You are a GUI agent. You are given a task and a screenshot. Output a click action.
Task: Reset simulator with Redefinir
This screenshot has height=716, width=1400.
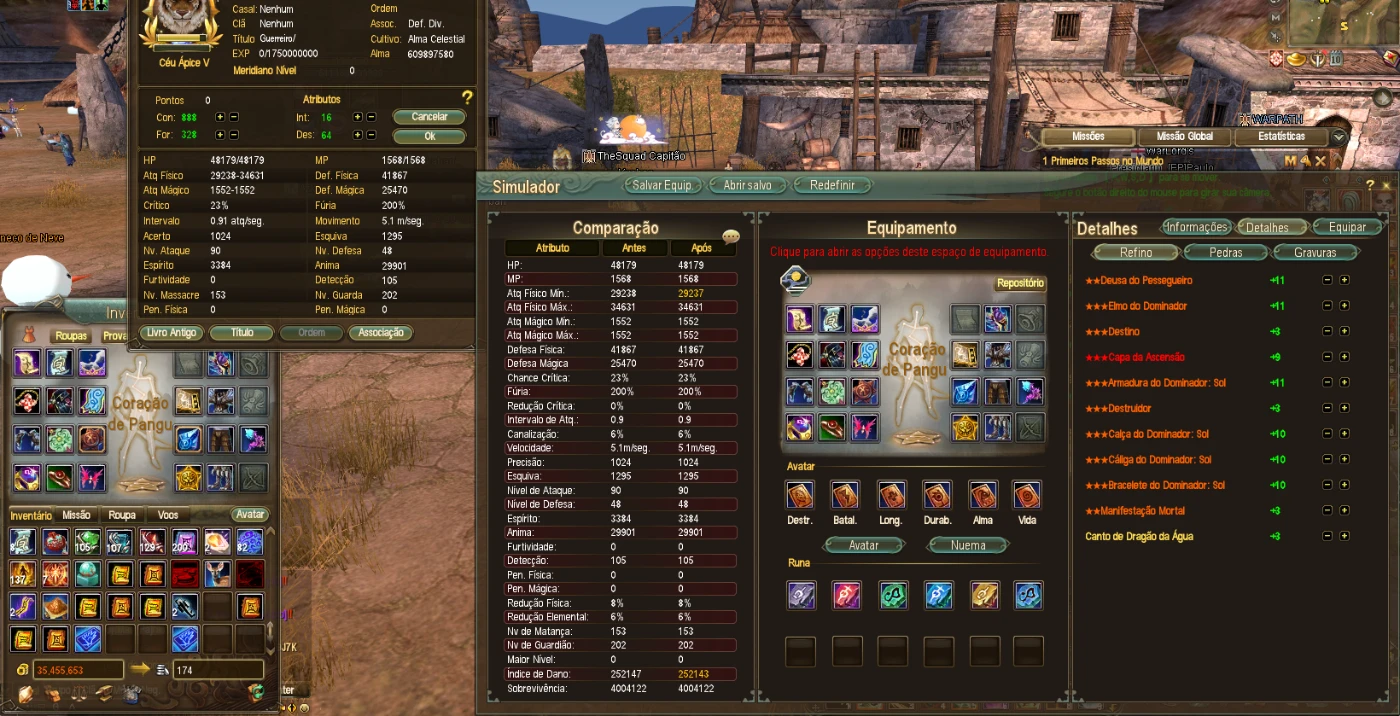[832, 186]
